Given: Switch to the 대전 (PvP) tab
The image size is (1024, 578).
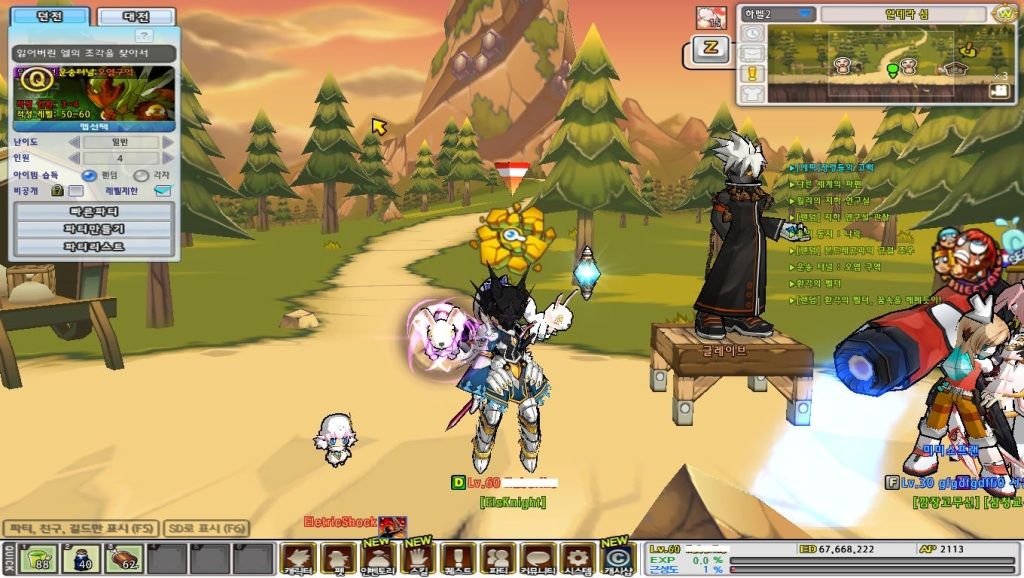Looking at the screenshot, I should (136, 17).
